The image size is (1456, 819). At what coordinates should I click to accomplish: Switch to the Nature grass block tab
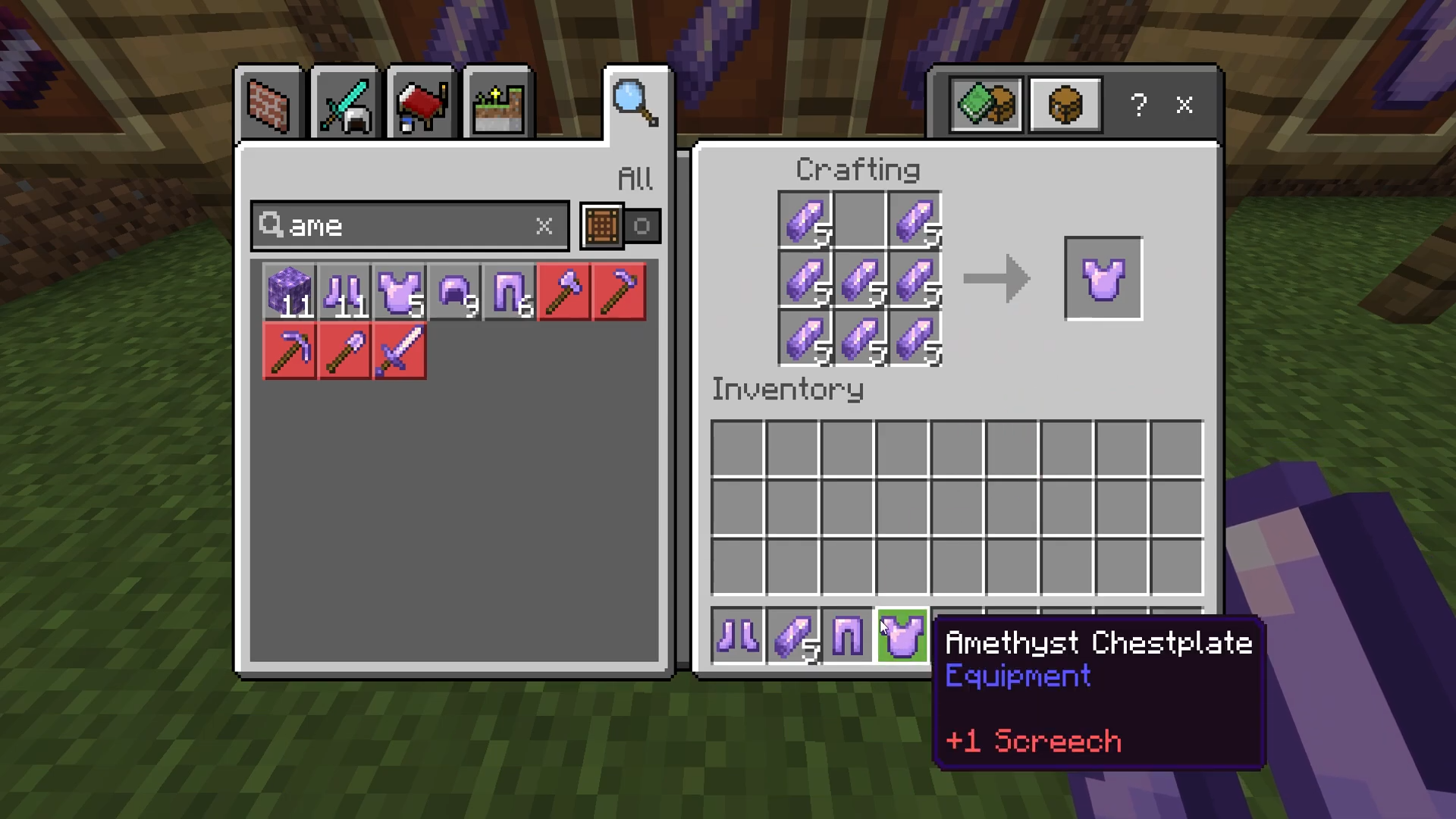[x=497, y=105]
